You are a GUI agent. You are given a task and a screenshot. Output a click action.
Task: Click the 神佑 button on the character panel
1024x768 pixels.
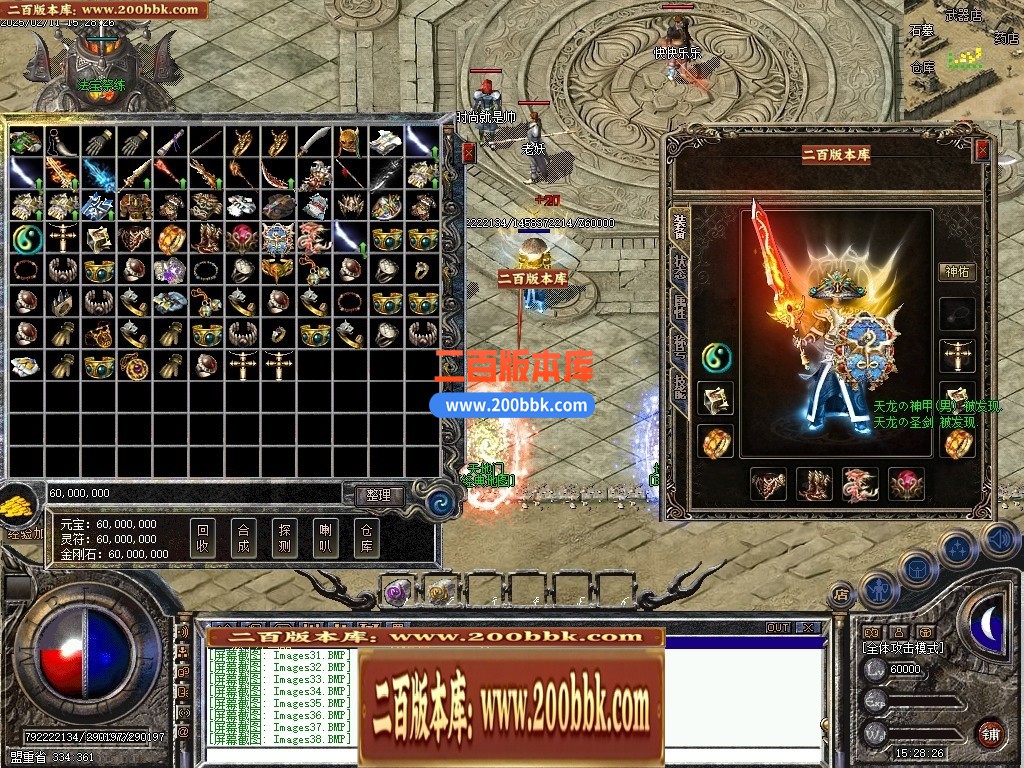957,271
